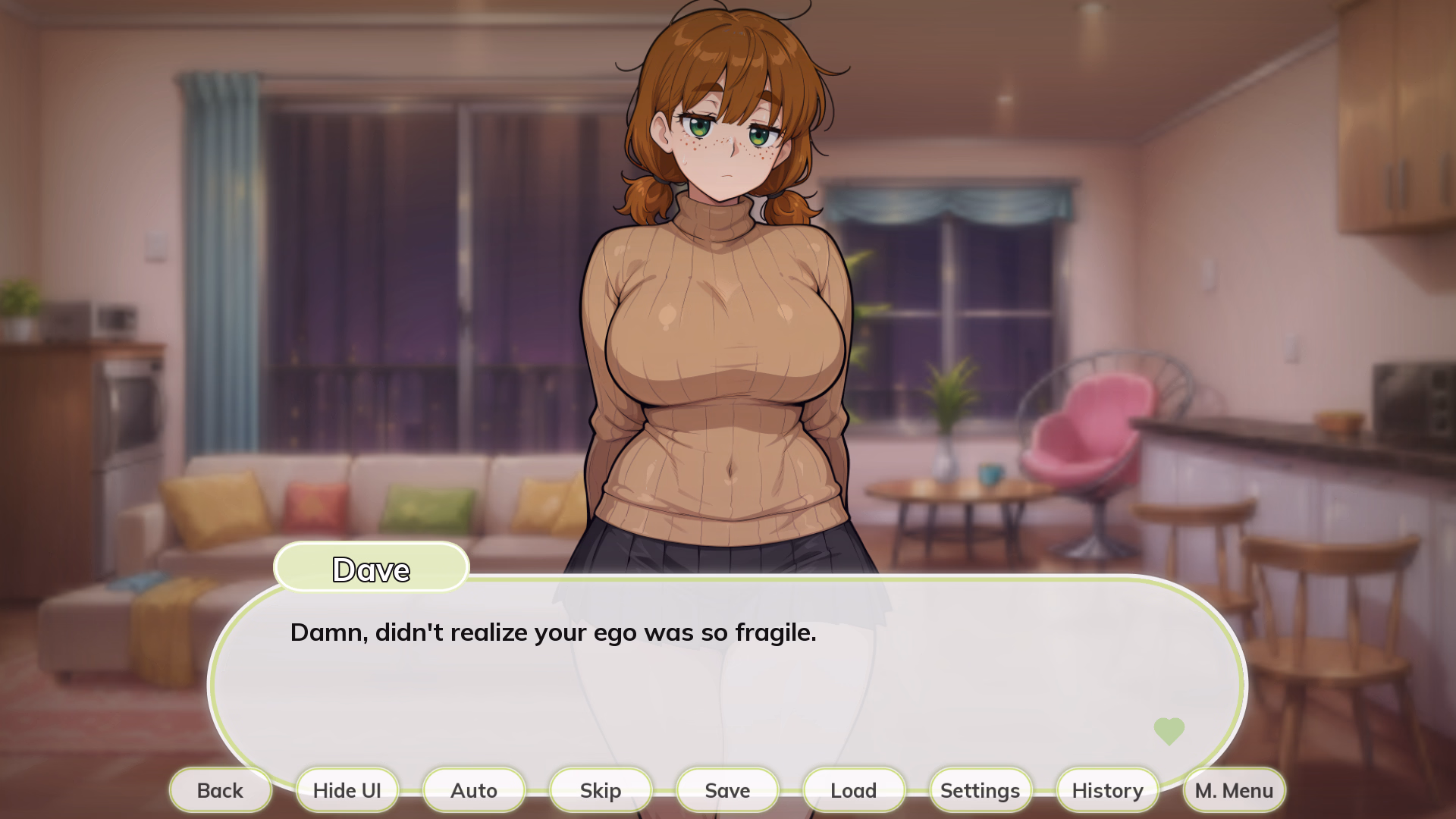Image resolution: width=1456 pixels, height=819 pixels.
Task: Click the green heart continue indicator
Action: tap(1169, 731)
